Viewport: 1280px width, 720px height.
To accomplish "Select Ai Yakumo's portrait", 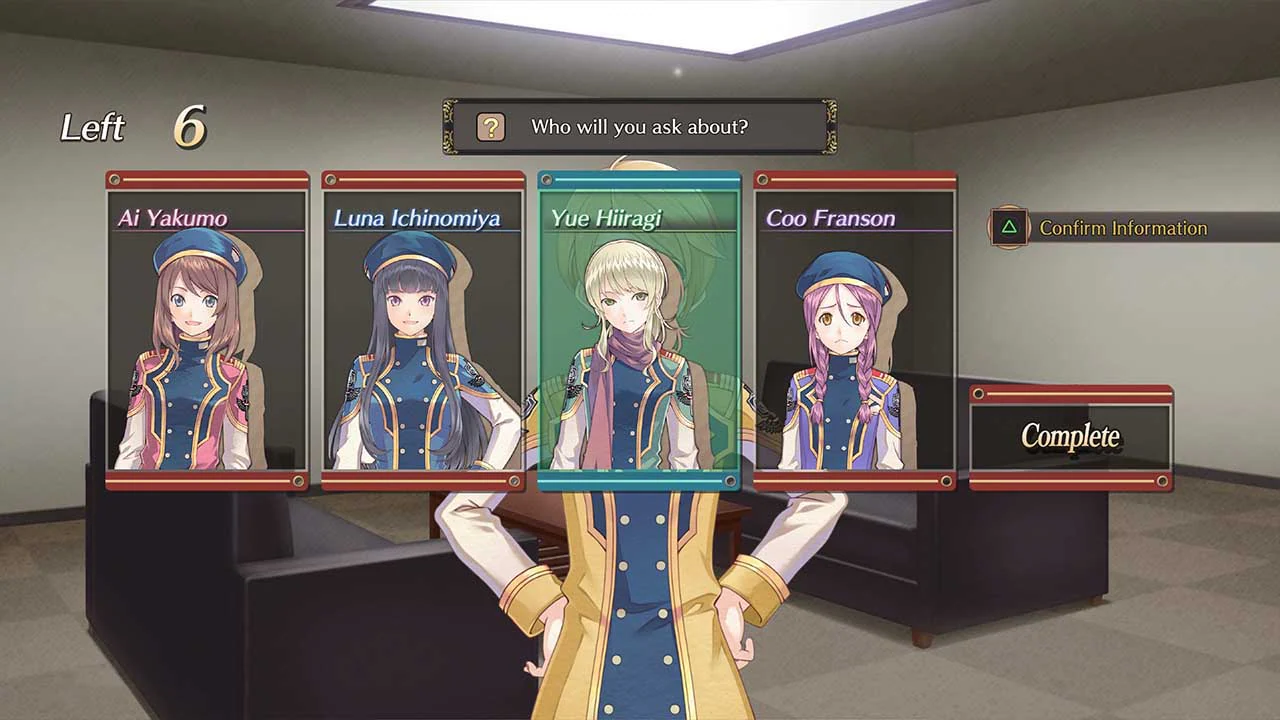I will (207, 330).
